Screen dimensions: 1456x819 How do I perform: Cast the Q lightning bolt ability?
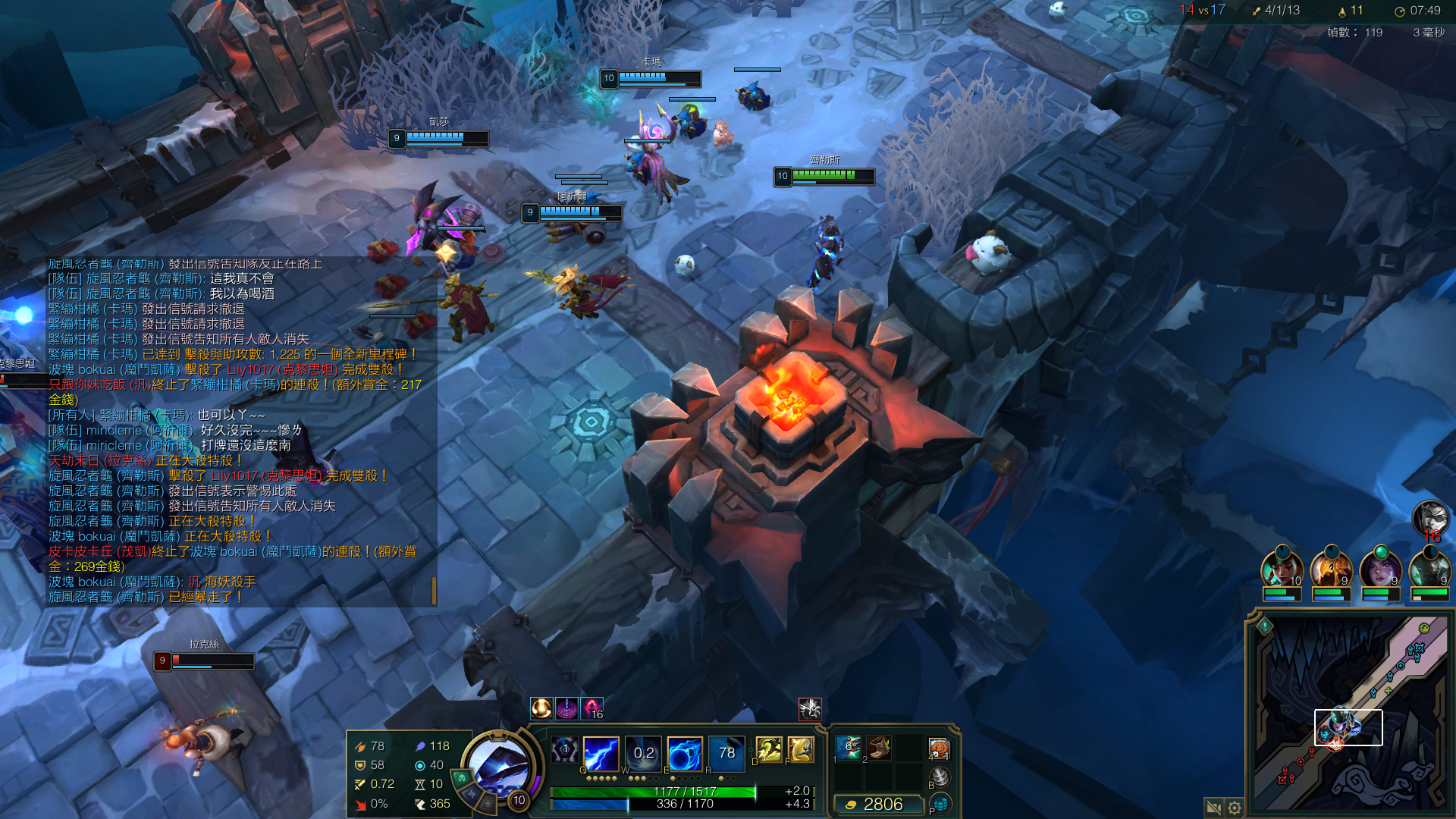(601, 752)
